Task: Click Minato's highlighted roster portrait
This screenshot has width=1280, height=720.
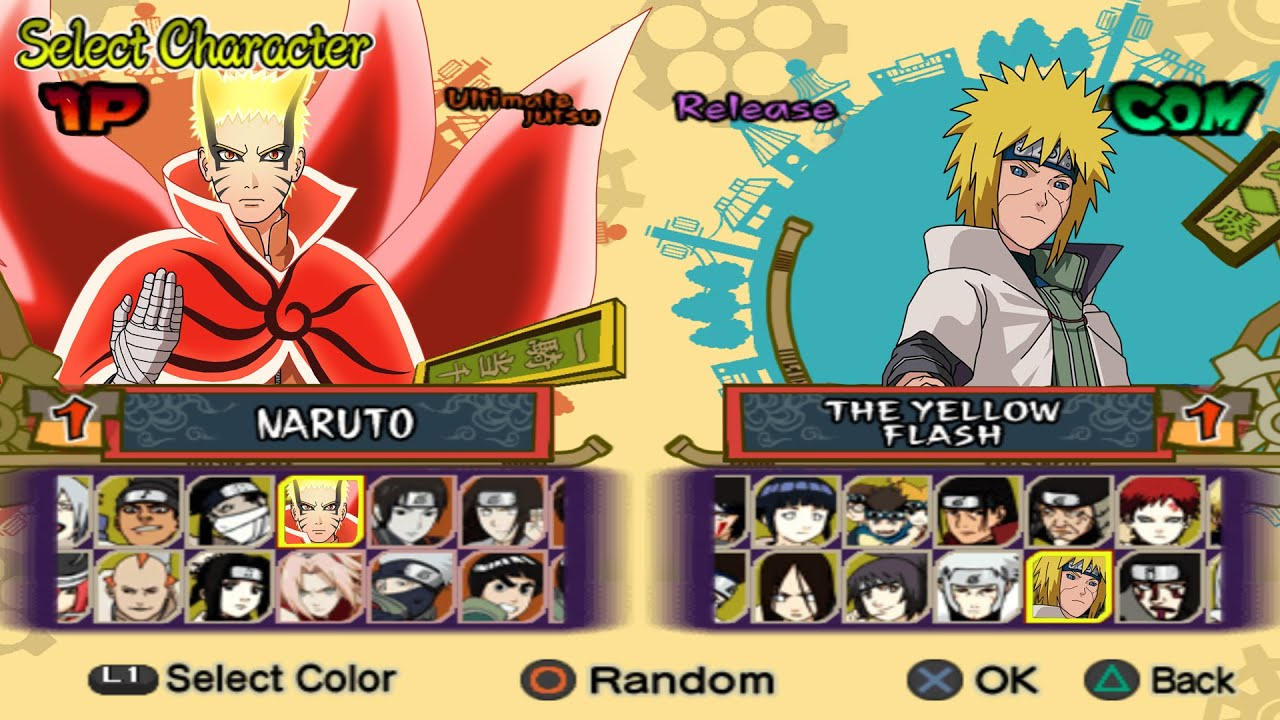Action: pos(1067,587)
